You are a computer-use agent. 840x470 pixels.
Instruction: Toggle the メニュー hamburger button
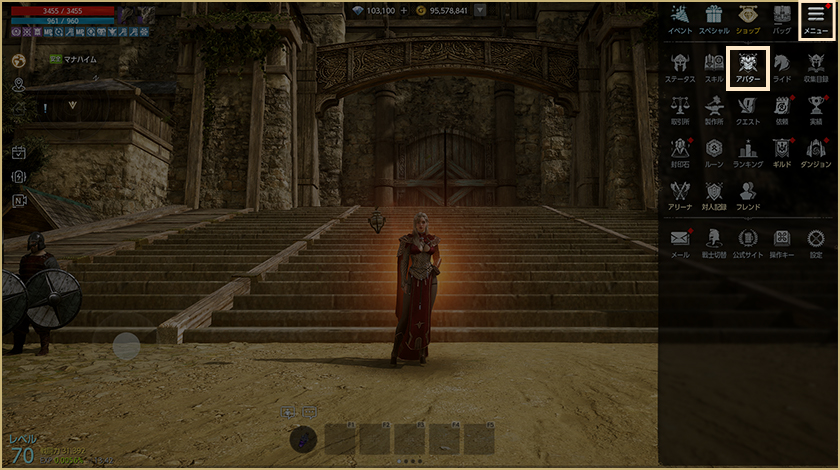(x=816, y=20)
